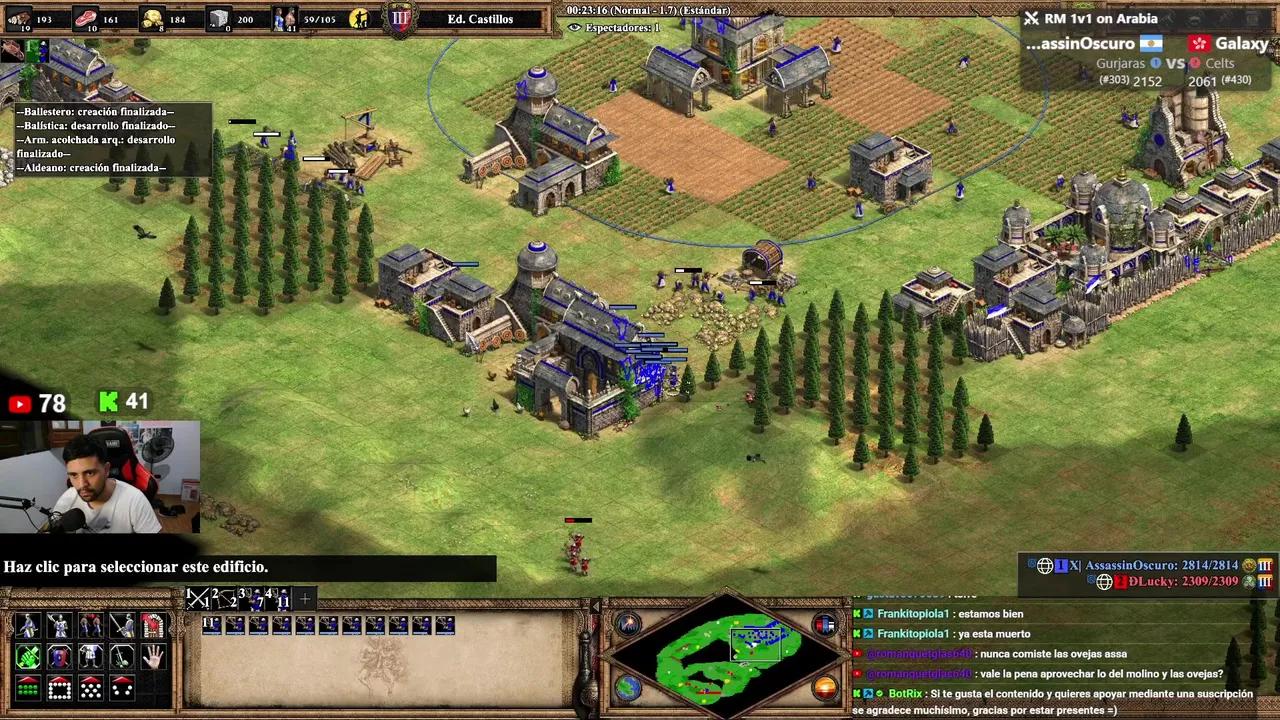Choose the green line formation icon

click(28, 688)
